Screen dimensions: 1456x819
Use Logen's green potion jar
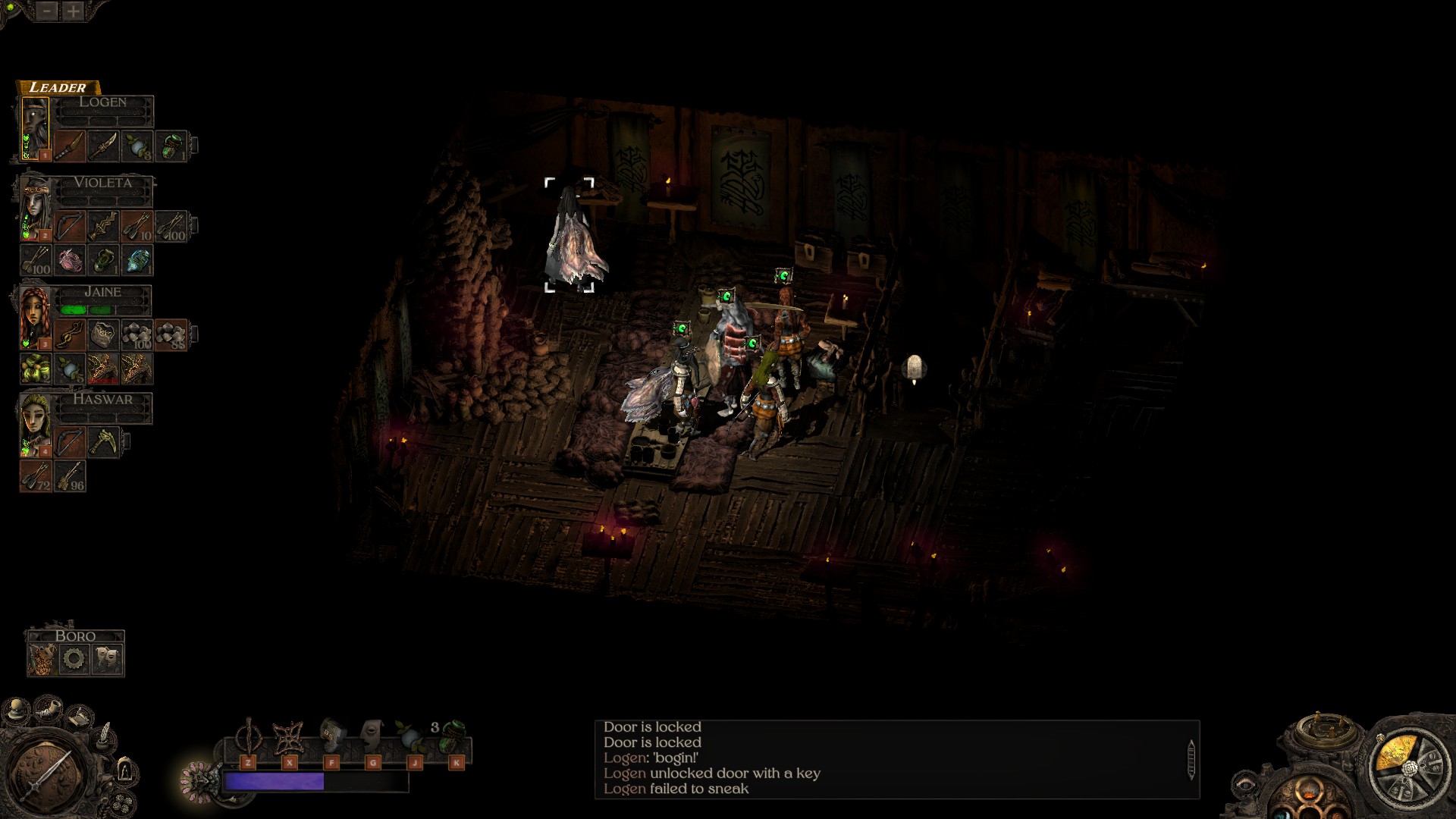coord(172,145)
